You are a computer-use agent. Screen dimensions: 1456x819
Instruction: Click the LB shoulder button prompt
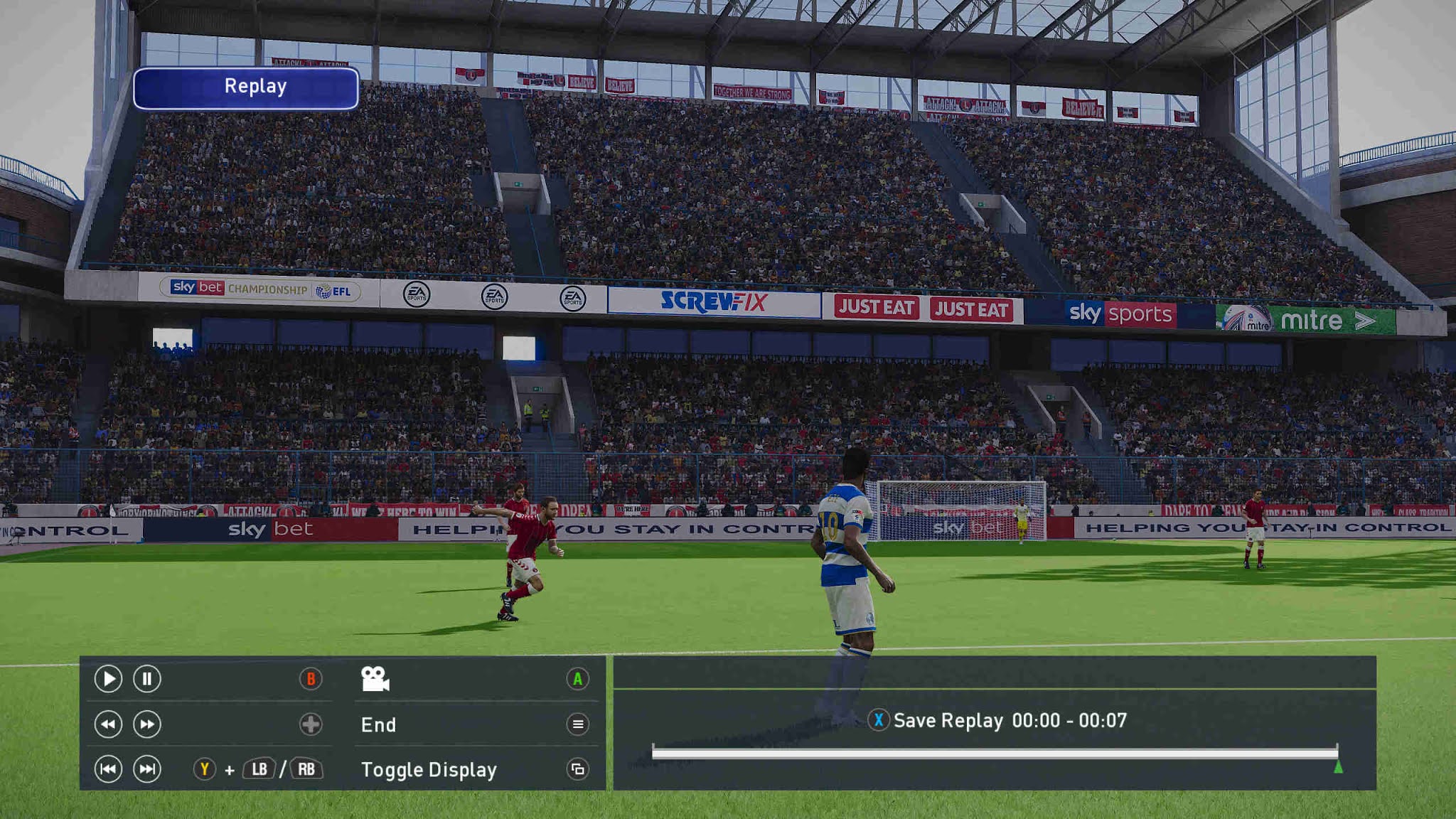pyautogui.click(x=259, y=769)
